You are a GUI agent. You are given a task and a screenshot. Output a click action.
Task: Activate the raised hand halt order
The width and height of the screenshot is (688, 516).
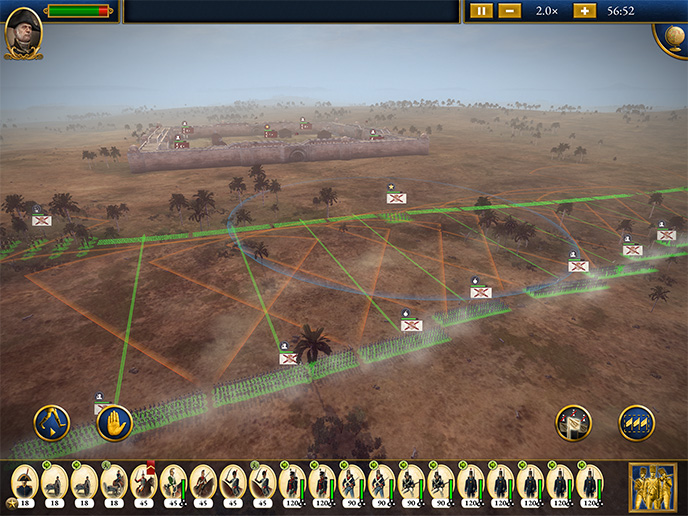point(115,422)
